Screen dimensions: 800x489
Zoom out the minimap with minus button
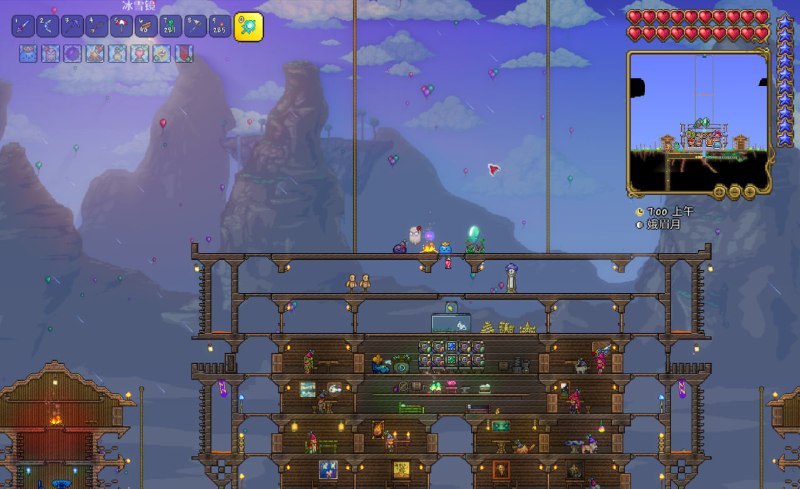733,191
